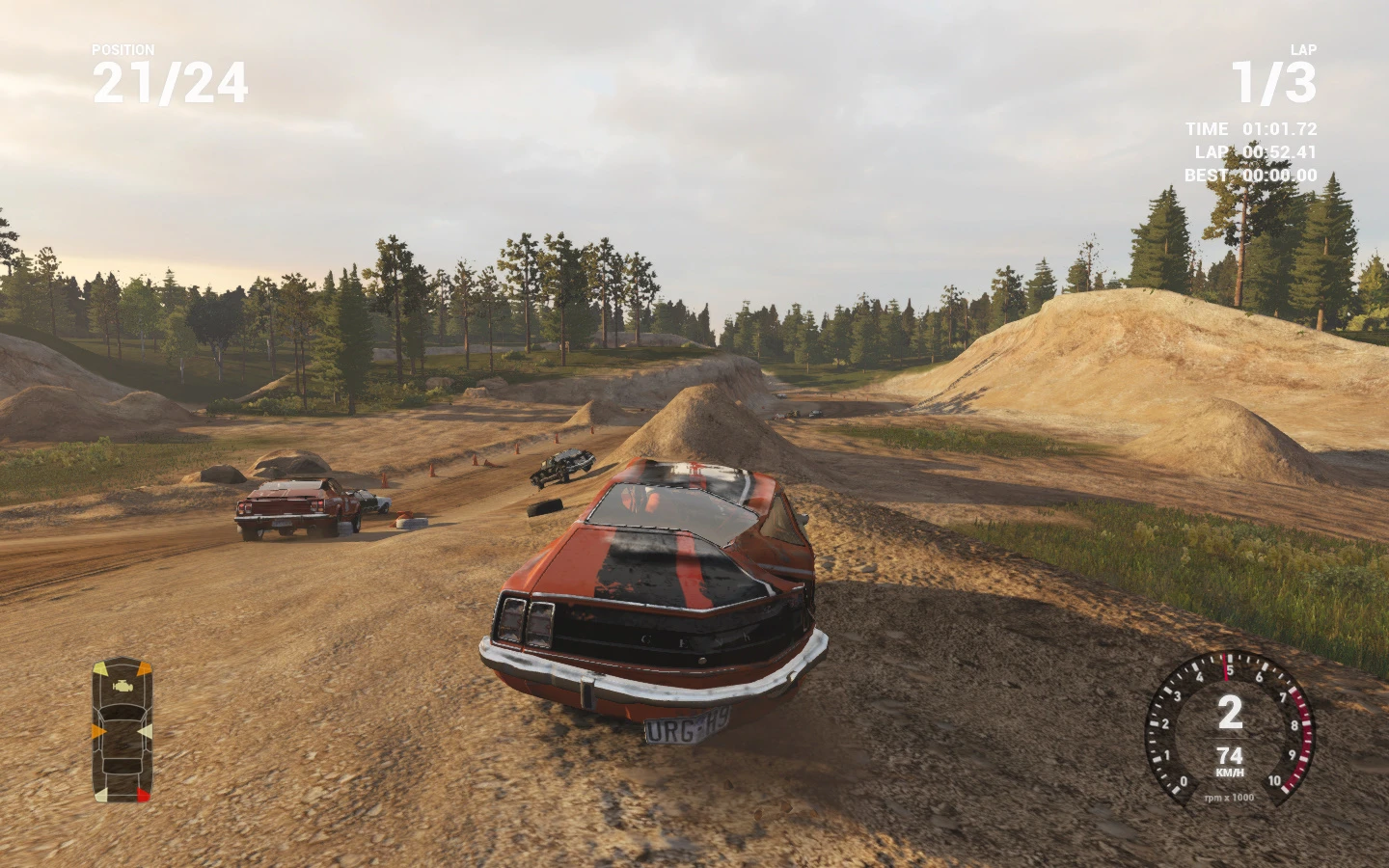The image size is (1389, 868).
Task: Click the gear indicator showing 2
Action: [1229, 714]
